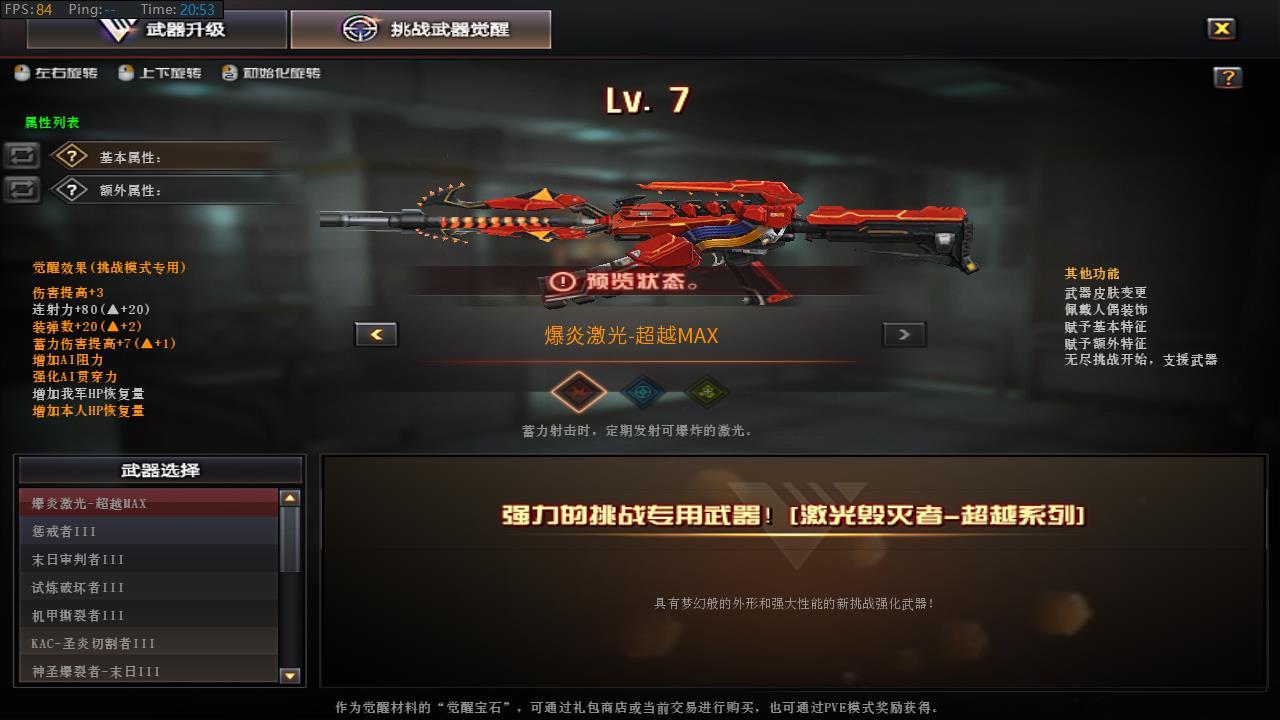The height and width of the screenshot is (720, 1280).
Task: Click the question diamond beside 额外属性
Action: pyautogui.click(x=70, y=188)
